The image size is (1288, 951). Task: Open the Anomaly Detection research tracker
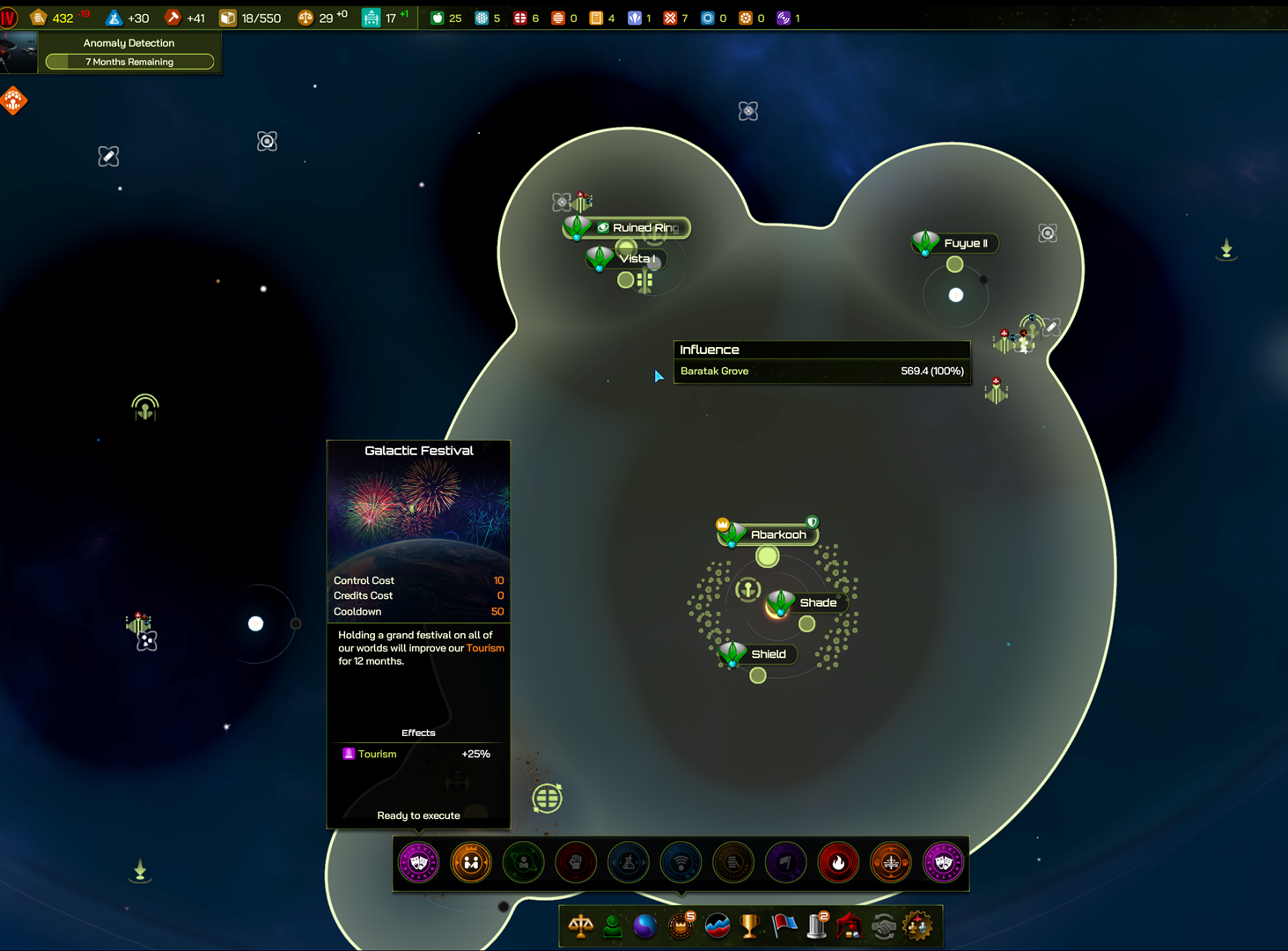(129, 53)
